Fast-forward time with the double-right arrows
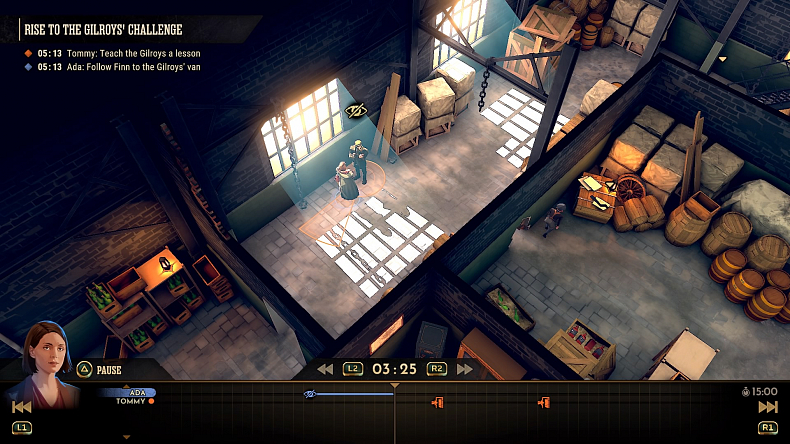This screenshot has height=444, width=790. coord(465,369)
